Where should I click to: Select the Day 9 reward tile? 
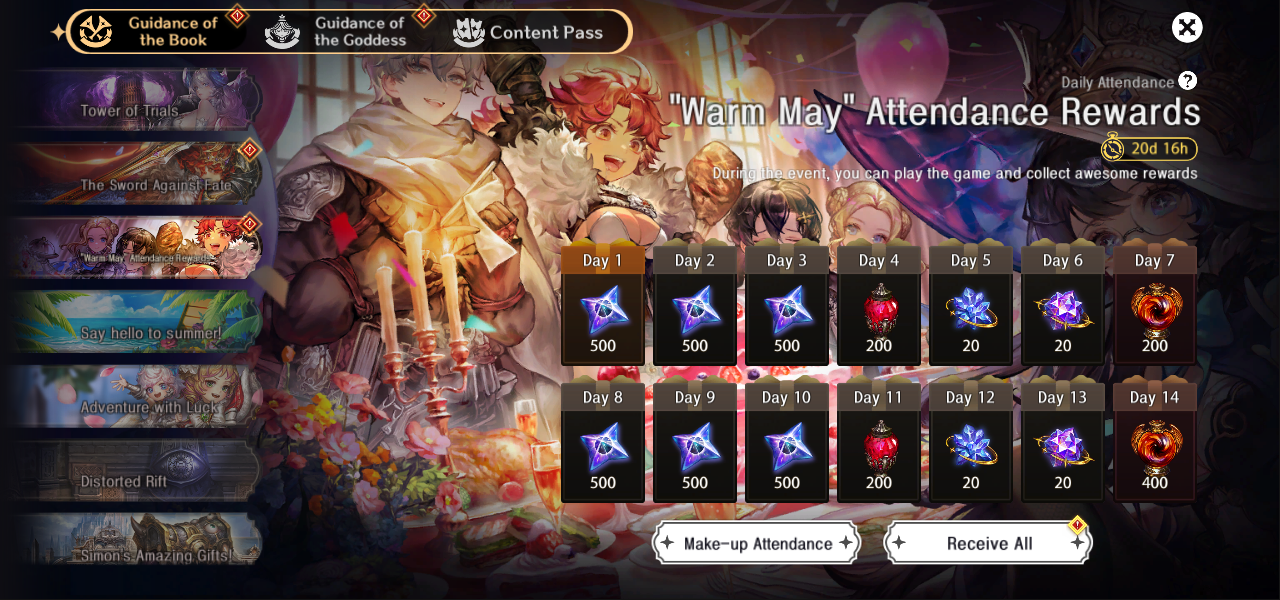coord(695,447)
